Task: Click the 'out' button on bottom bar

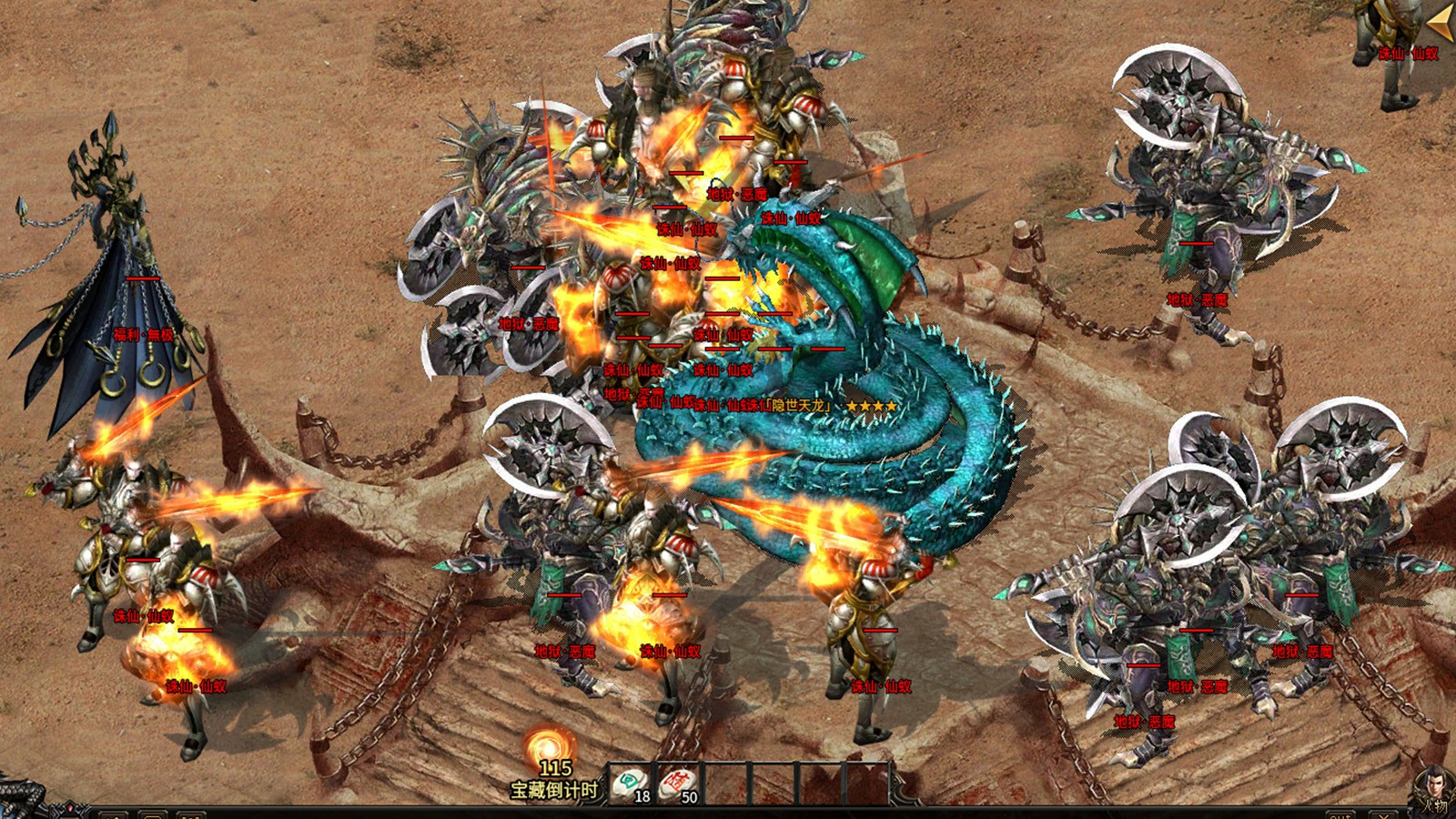Action: tap(1339, 814)
